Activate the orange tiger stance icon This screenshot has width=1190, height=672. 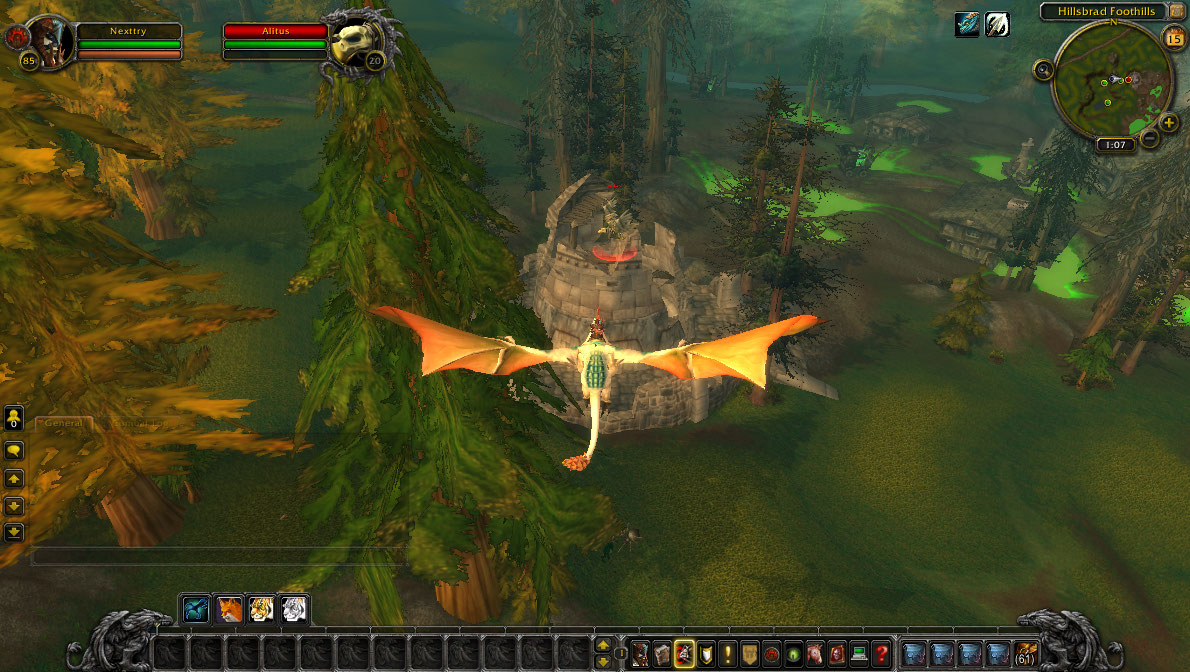[261, 609]
